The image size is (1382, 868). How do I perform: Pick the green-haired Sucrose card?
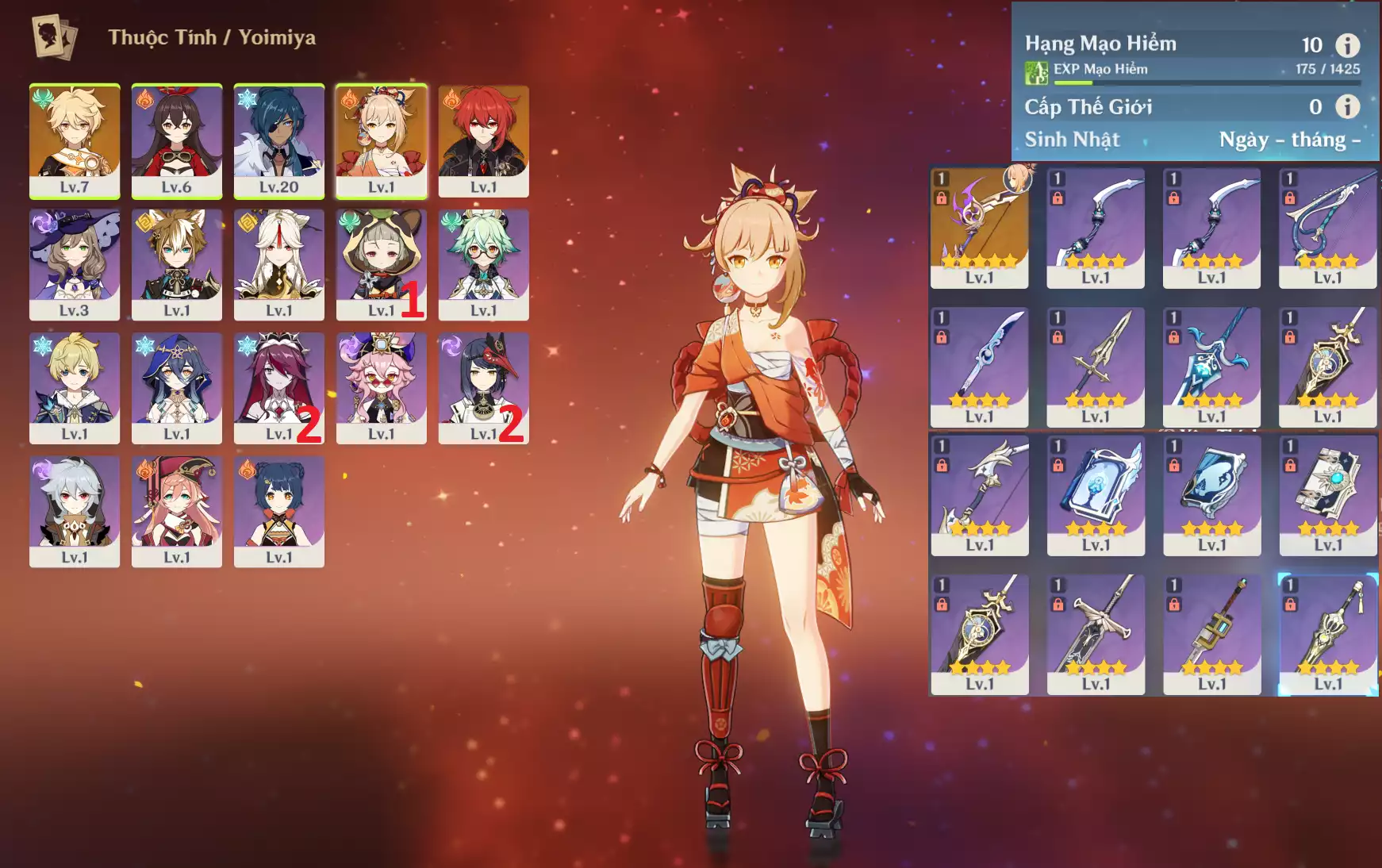click(483, 264)
